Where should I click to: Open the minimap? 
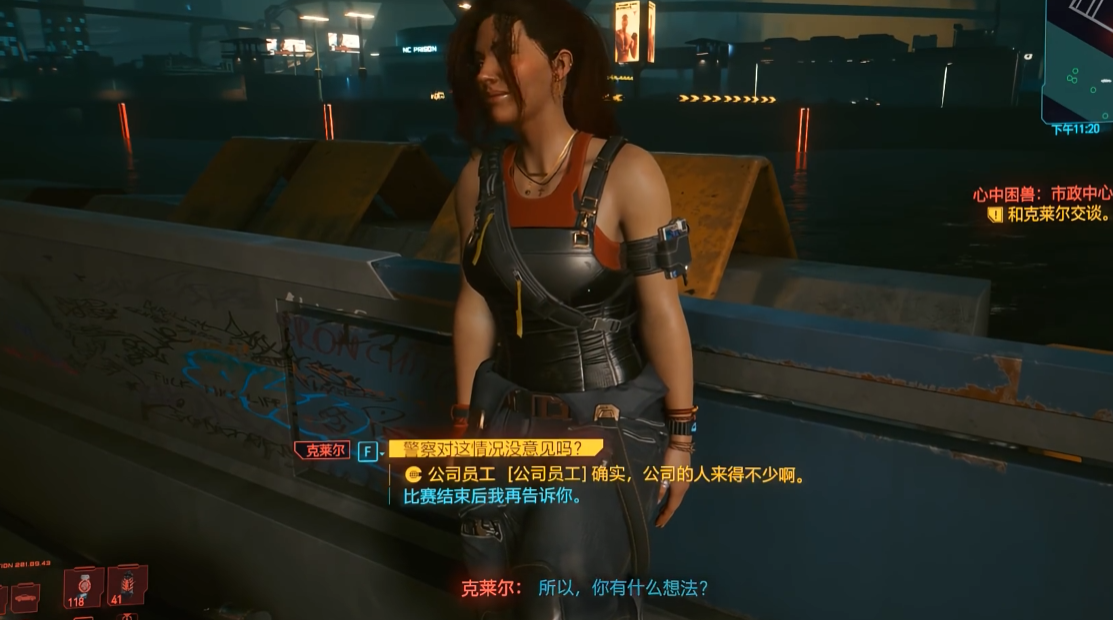coord(1080,58)
